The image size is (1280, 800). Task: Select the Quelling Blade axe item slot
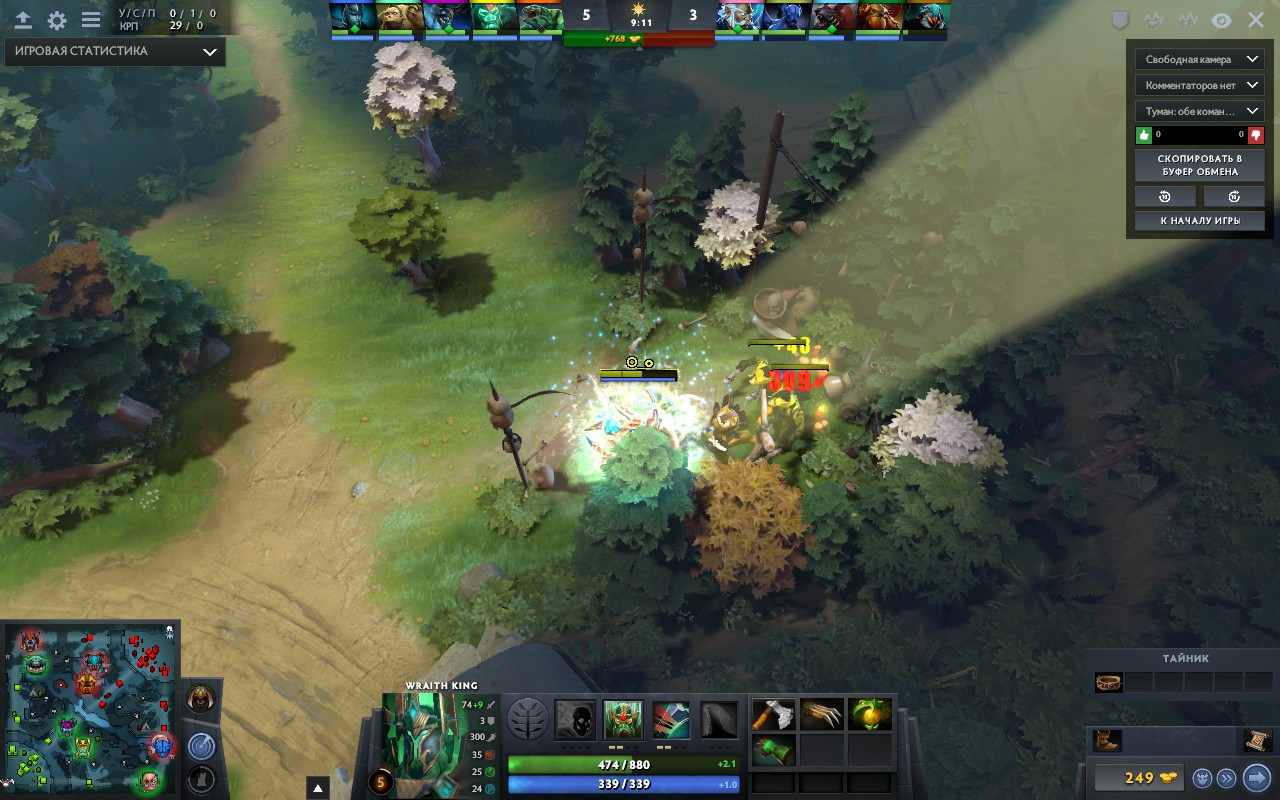[772, 714]
